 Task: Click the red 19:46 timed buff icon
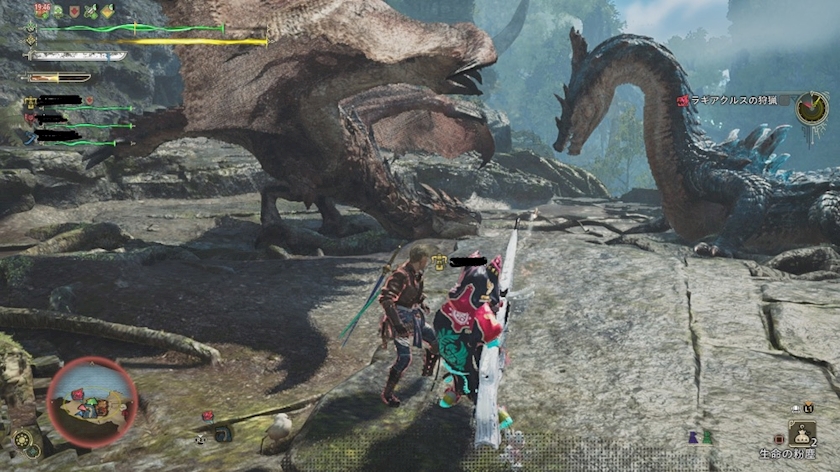point(42,10)
